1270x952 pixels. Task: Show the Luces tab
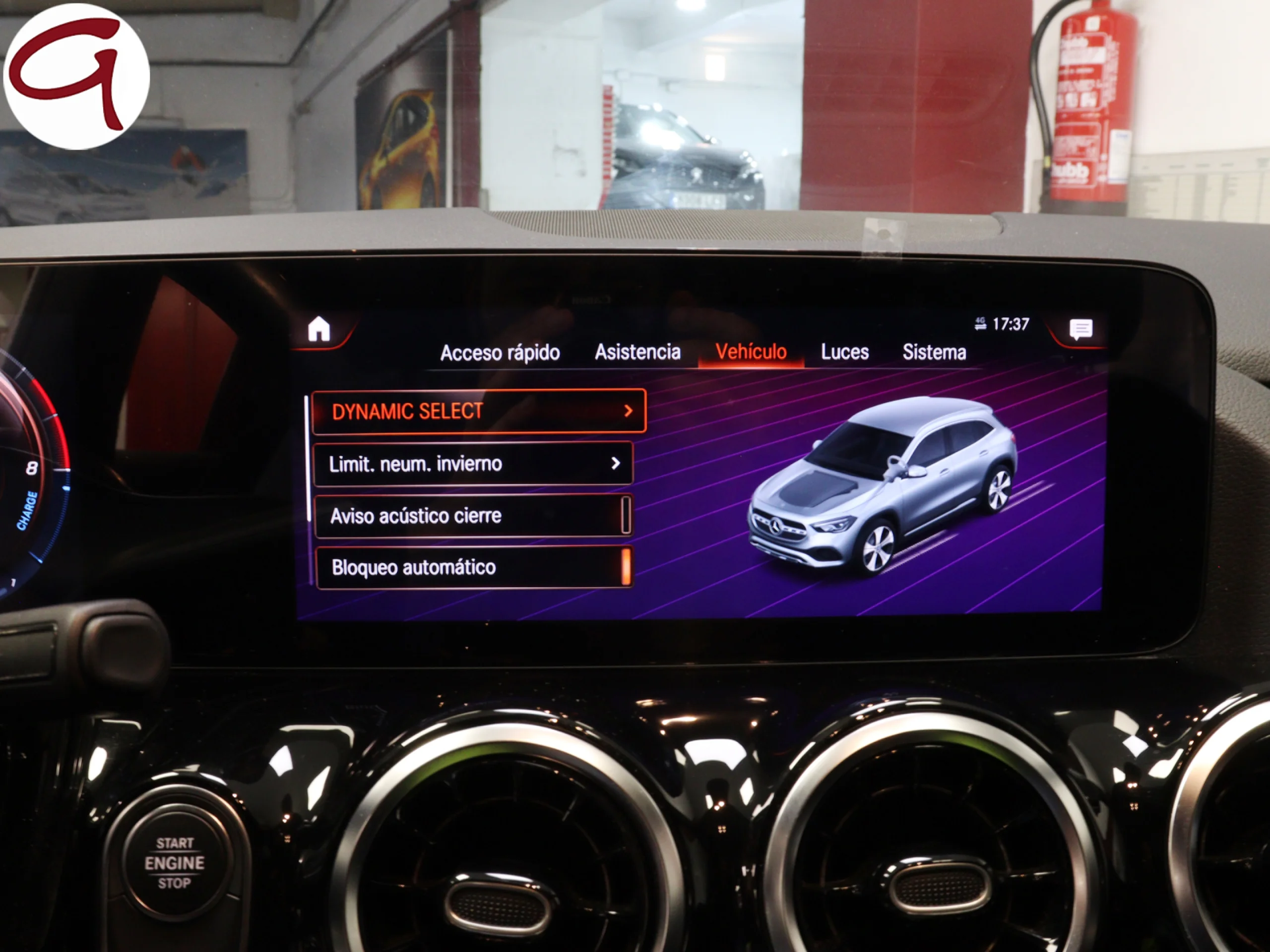(x=844, y=352)
